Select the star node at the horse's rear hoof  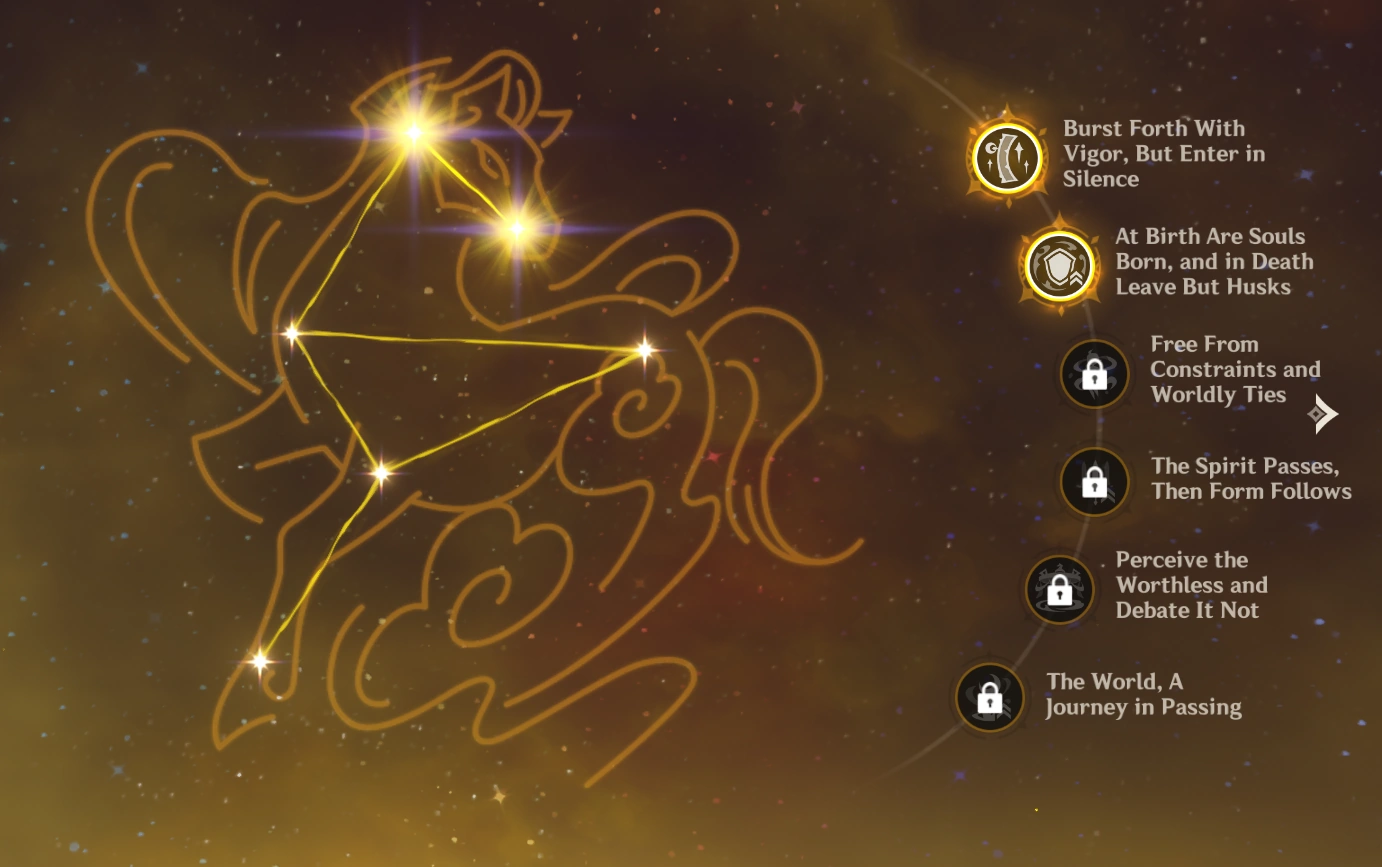260,660
